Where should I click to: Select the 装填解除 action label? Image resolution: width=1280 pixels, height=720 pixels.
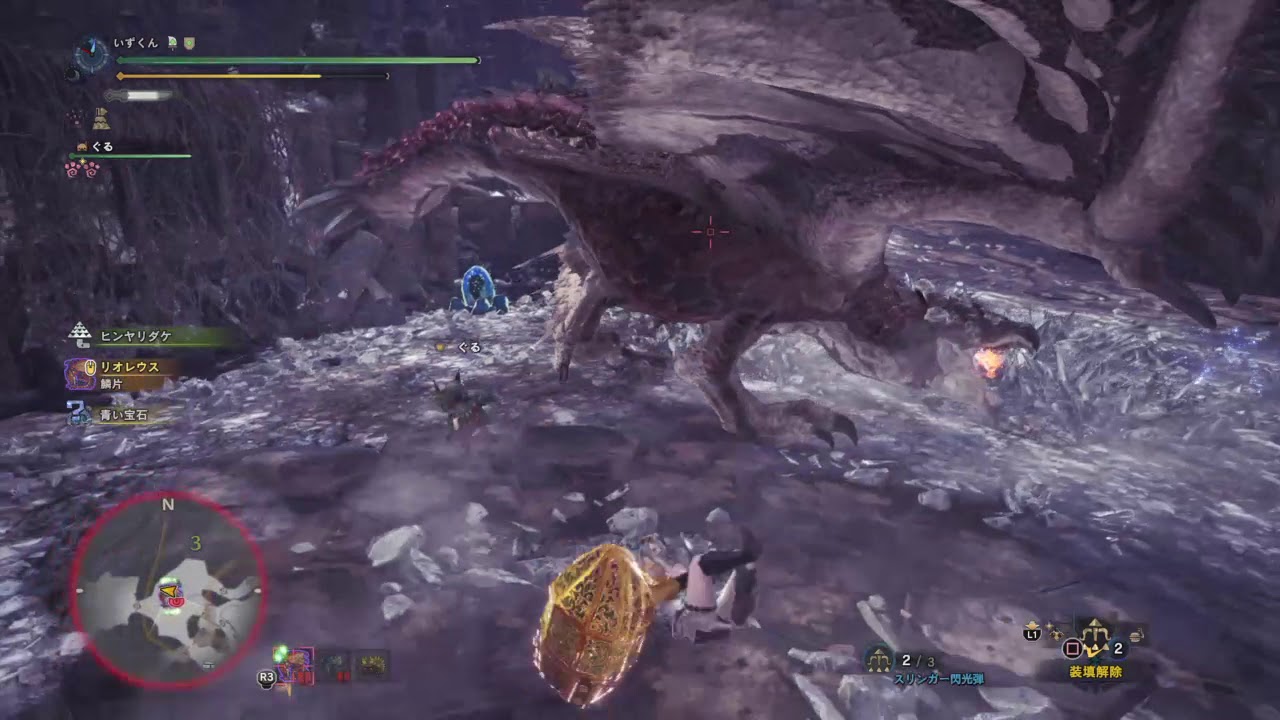pyautogui.click(x=1096, y=671)
